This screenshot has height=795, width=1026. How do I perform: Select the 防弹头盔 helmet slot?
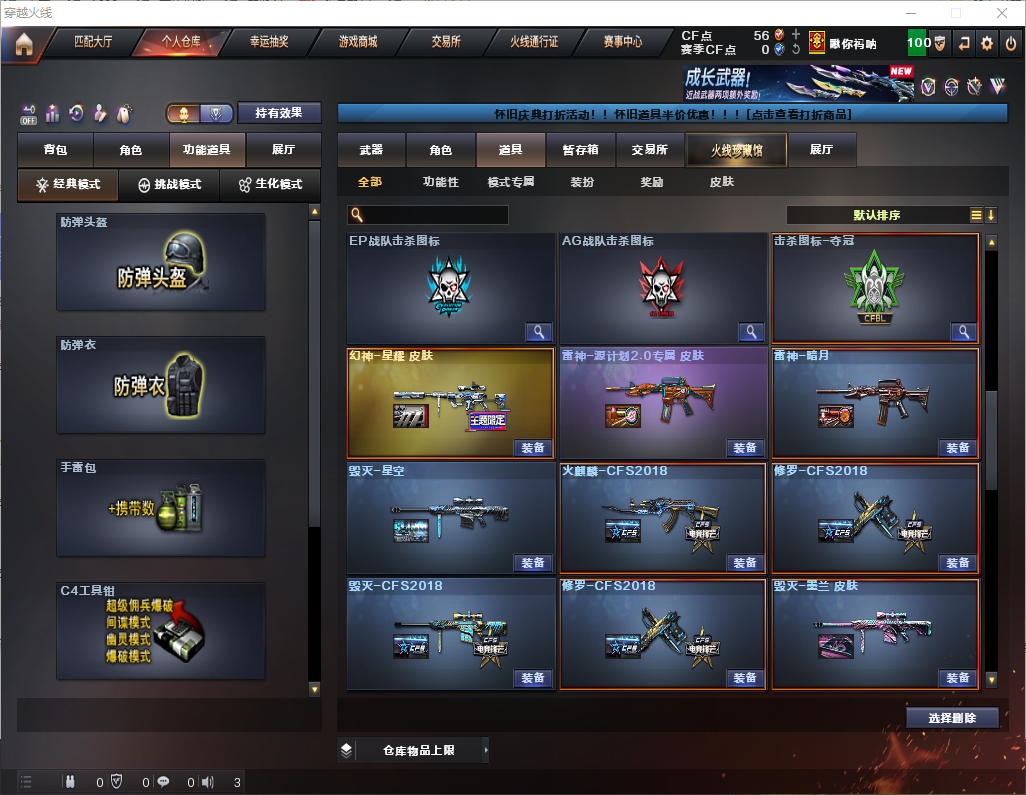pos(161,262)
